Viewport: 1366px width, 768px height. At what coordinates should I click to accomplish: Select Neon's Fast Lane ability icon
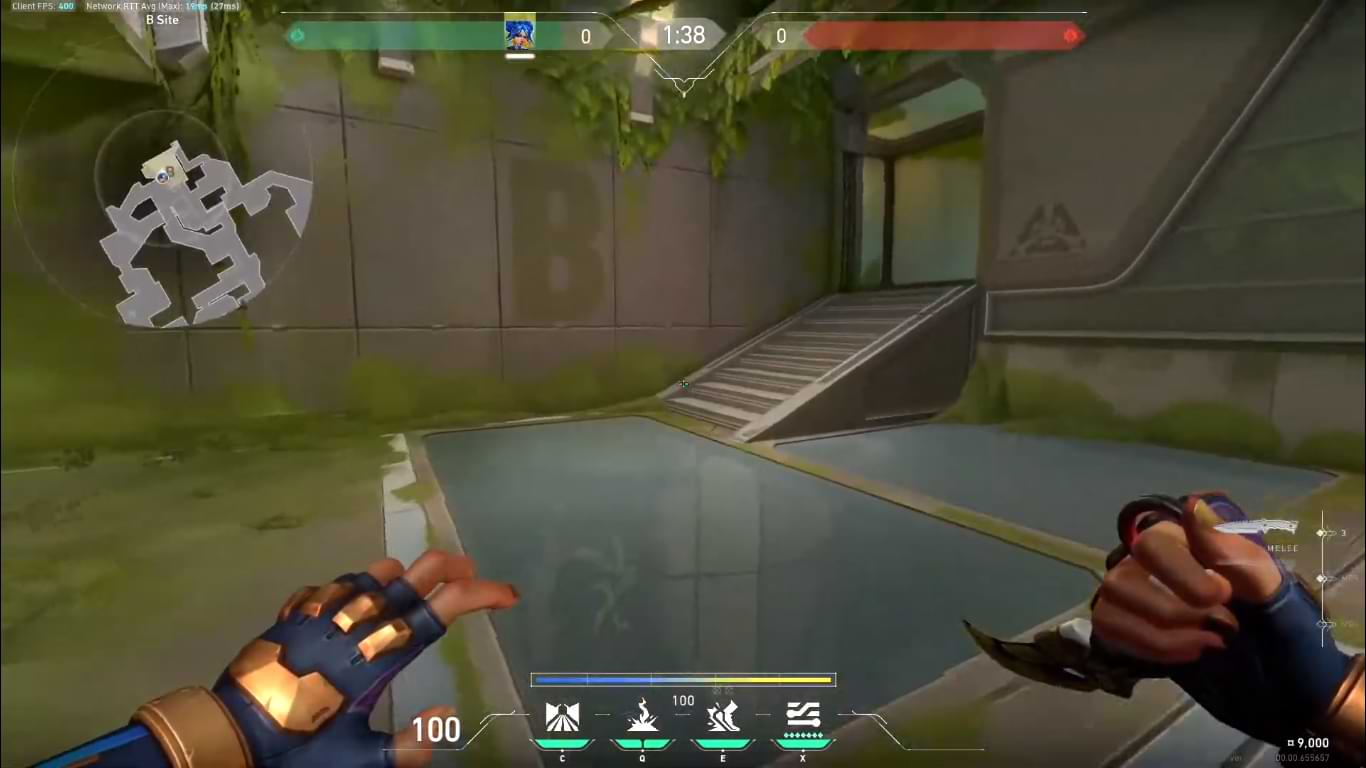(563, 713)
